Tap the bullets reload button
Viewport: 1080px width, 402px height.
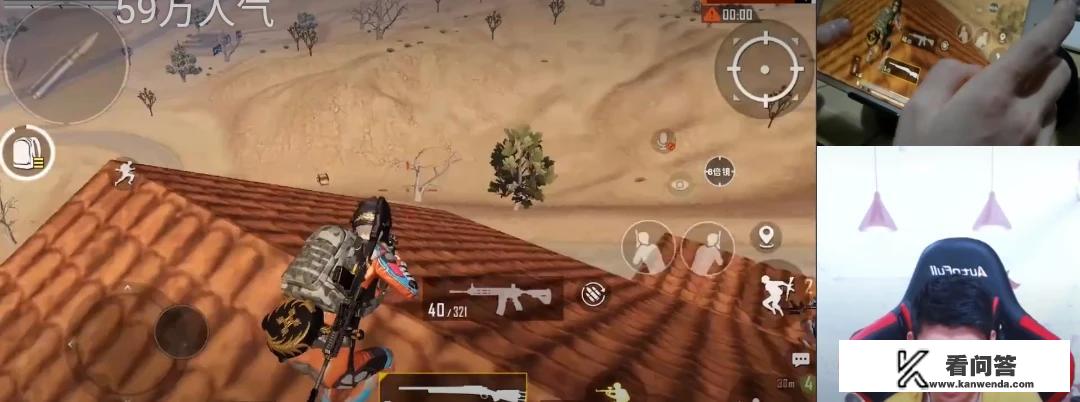[593, 294]
